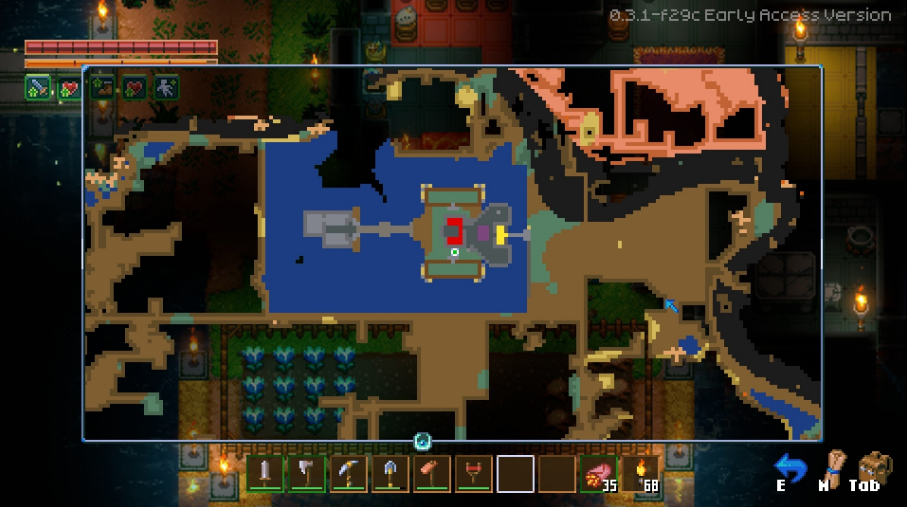Equip the shovel from the hotbar
The width and height of the screenshot is (907, 507).
tap(390, 473)
